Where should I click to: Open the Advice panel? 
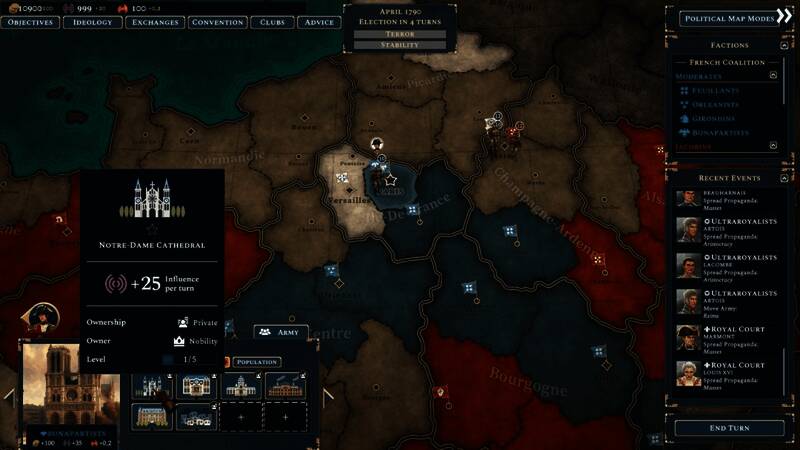click(319, 22)
